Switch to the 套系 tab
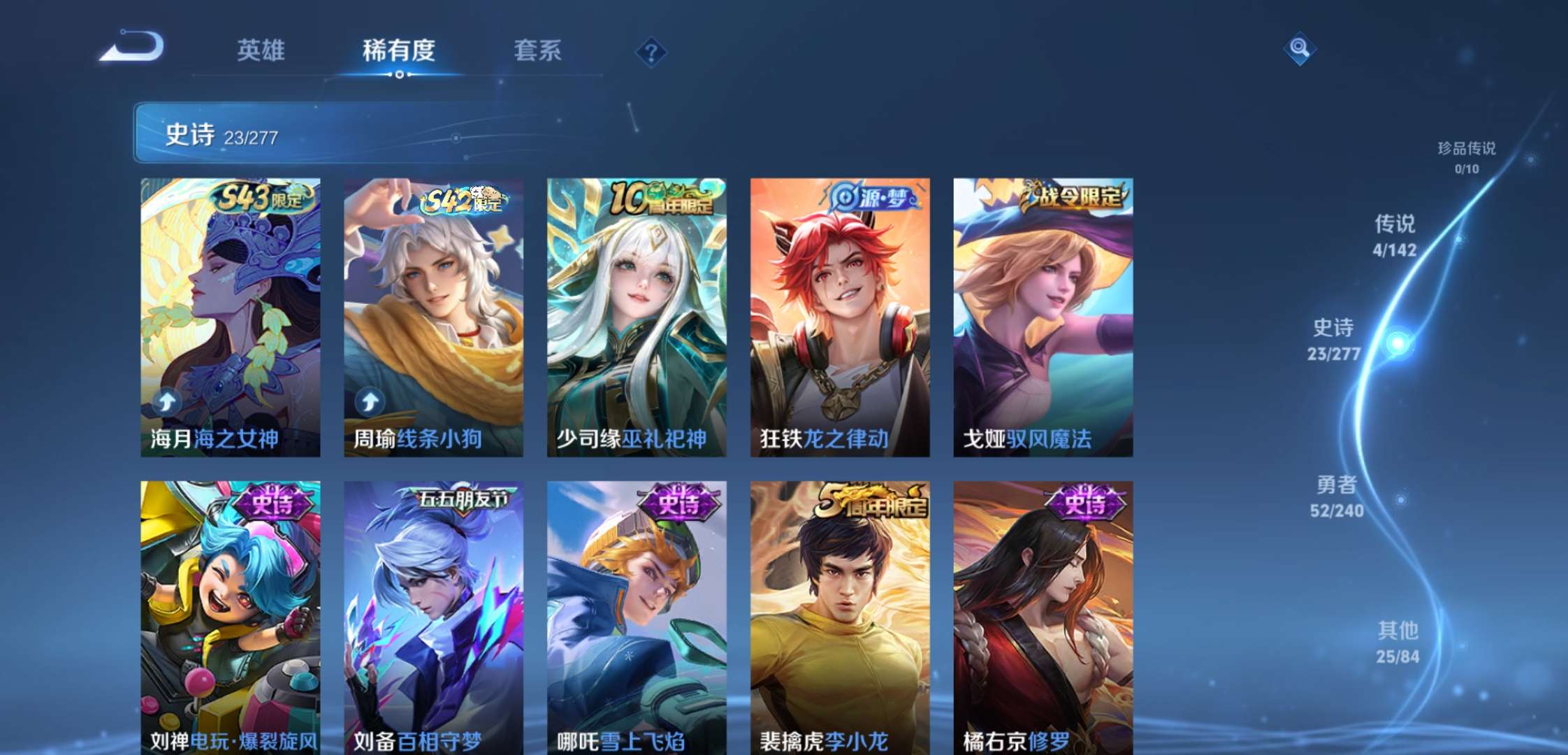1568x755 pixels. [x=538, y=50]
